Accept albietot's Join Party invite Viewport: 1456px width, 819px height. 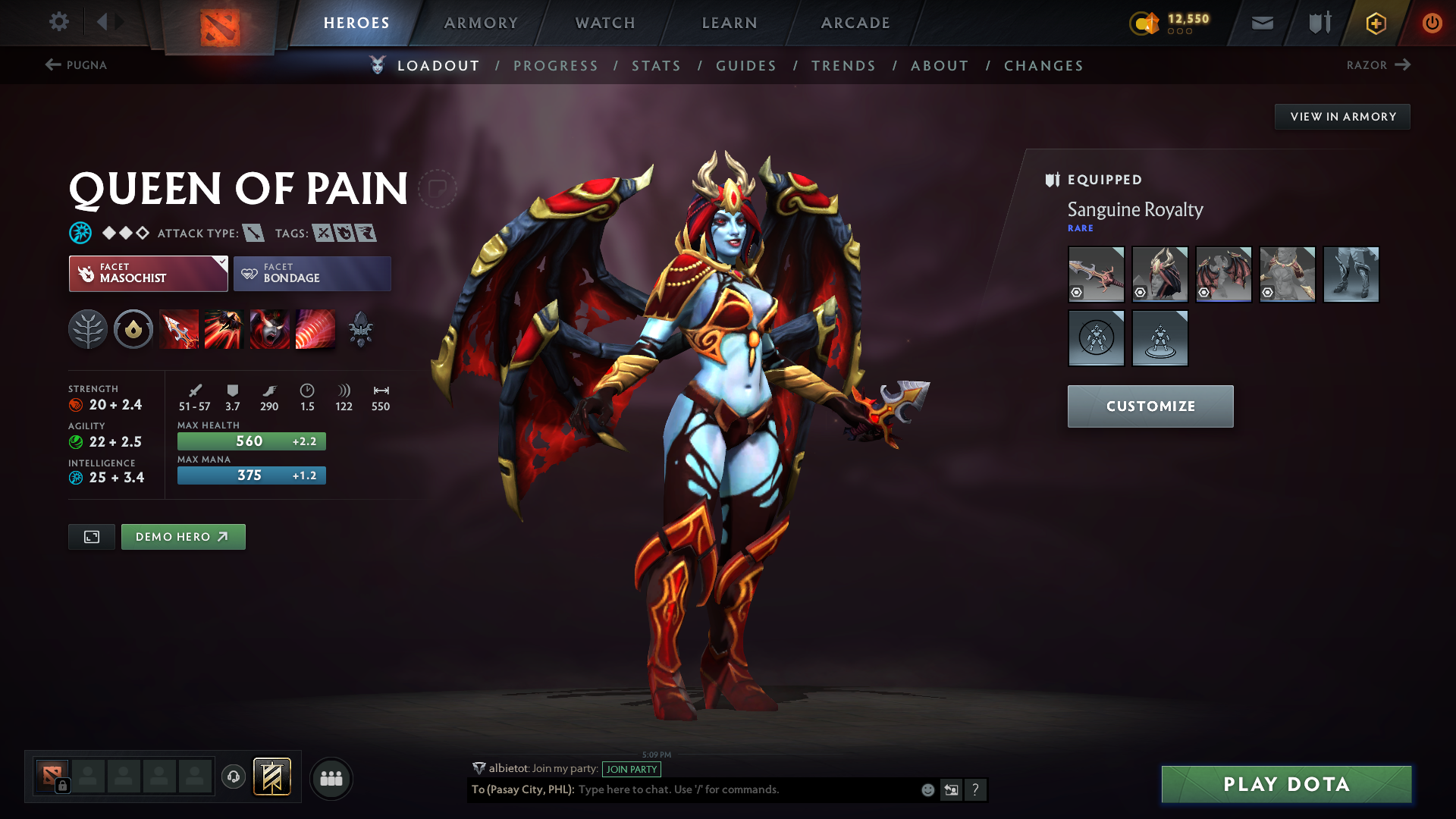[631, 769]
